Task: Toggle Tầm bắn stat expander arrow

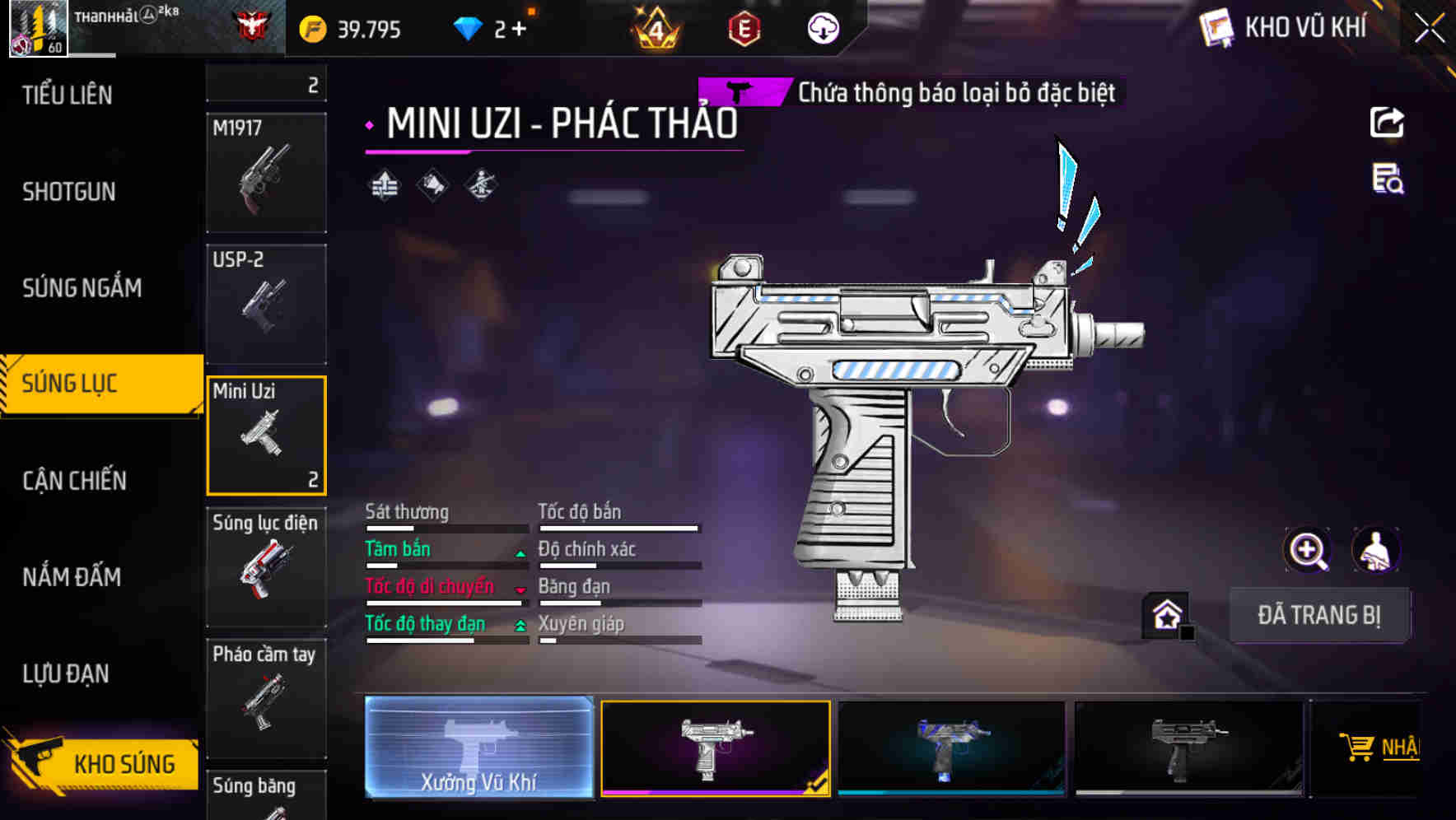Action: tap(520, 554)
